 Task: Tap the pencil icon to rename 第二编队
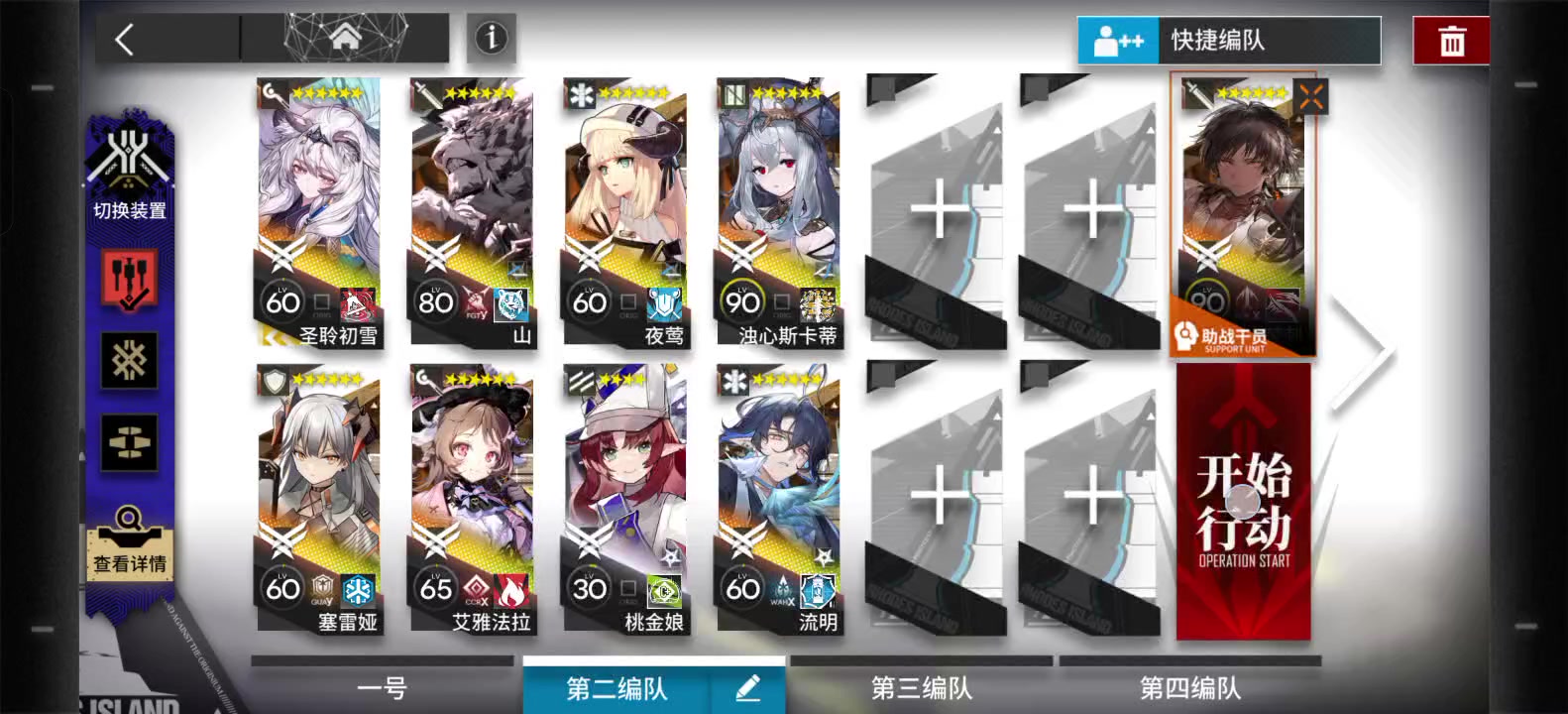click(747, 687)
